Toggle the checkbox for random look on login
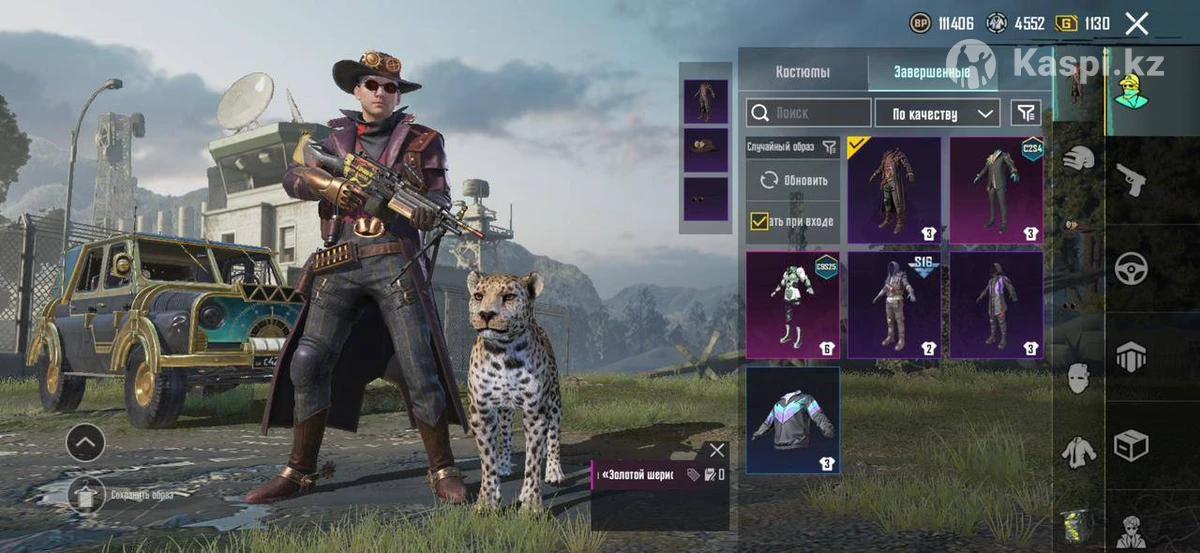This screenshot has width=1200, height=553. click(x=760, y=220)
